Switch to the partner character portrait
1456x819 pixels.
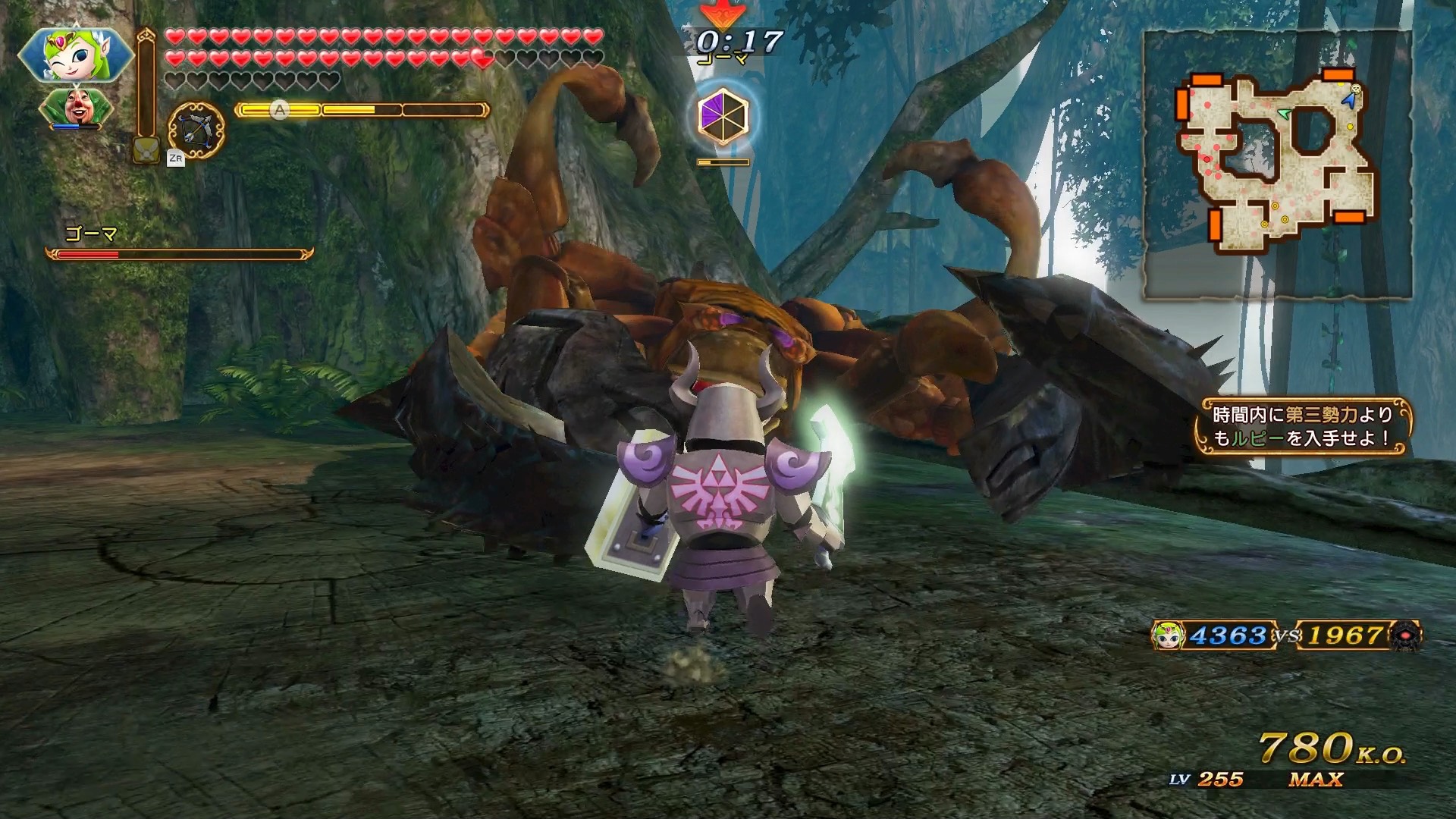[x=76, y=108]
